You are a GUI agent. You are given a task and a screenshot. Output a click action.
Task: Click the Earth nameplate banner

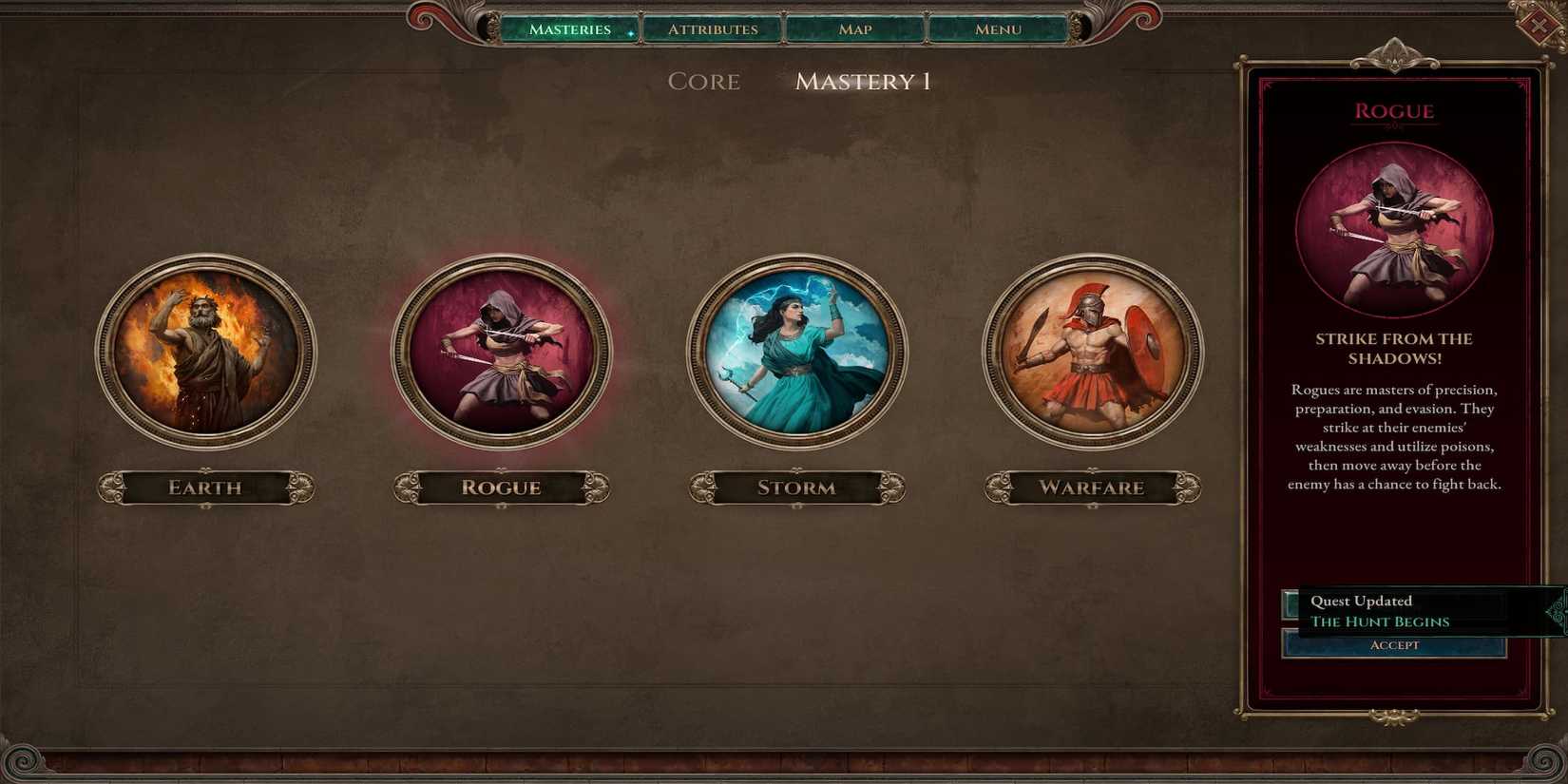207,488
